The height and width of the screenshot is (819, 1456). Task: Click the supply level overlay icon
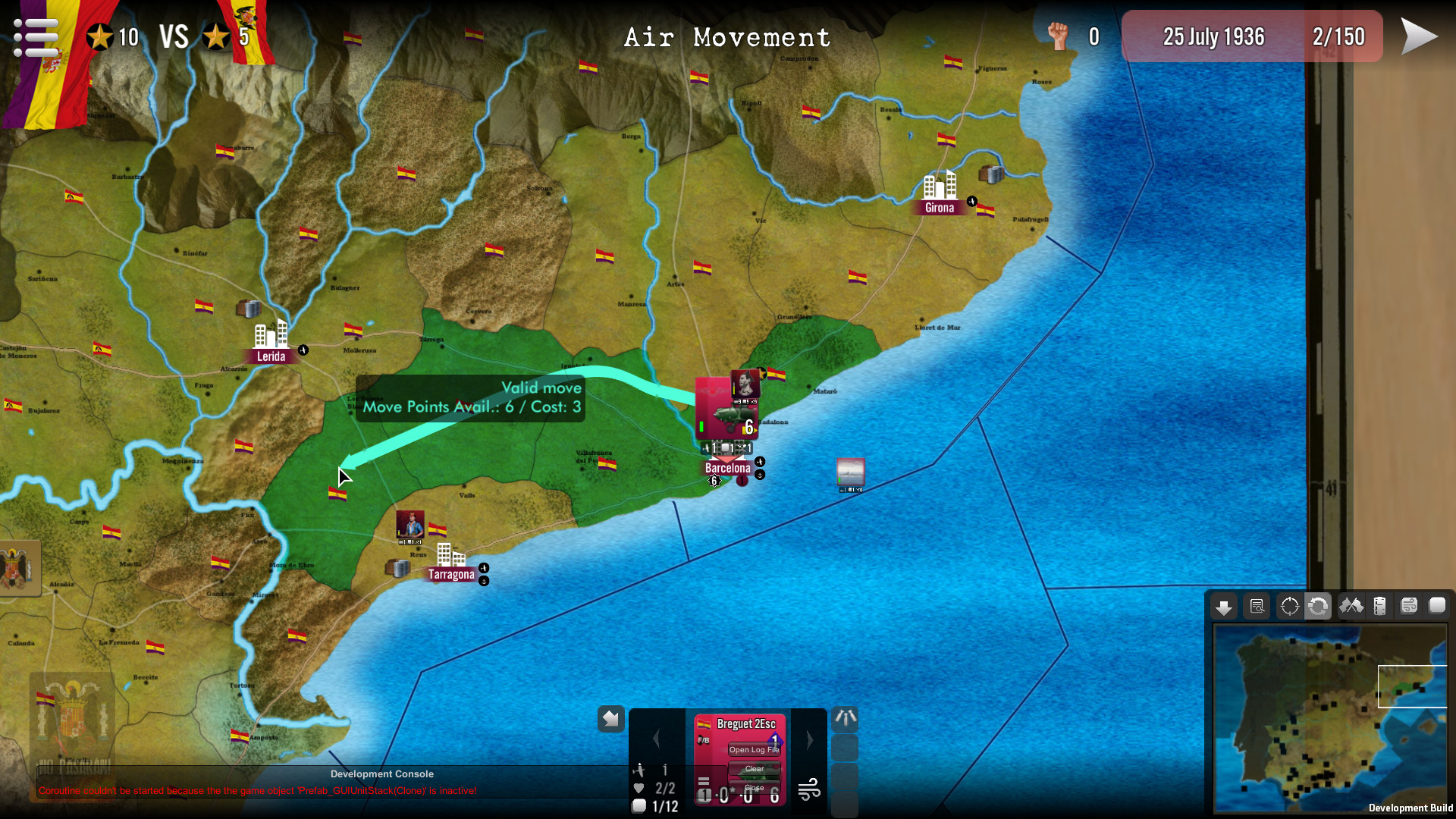(x=1381, y=606)
